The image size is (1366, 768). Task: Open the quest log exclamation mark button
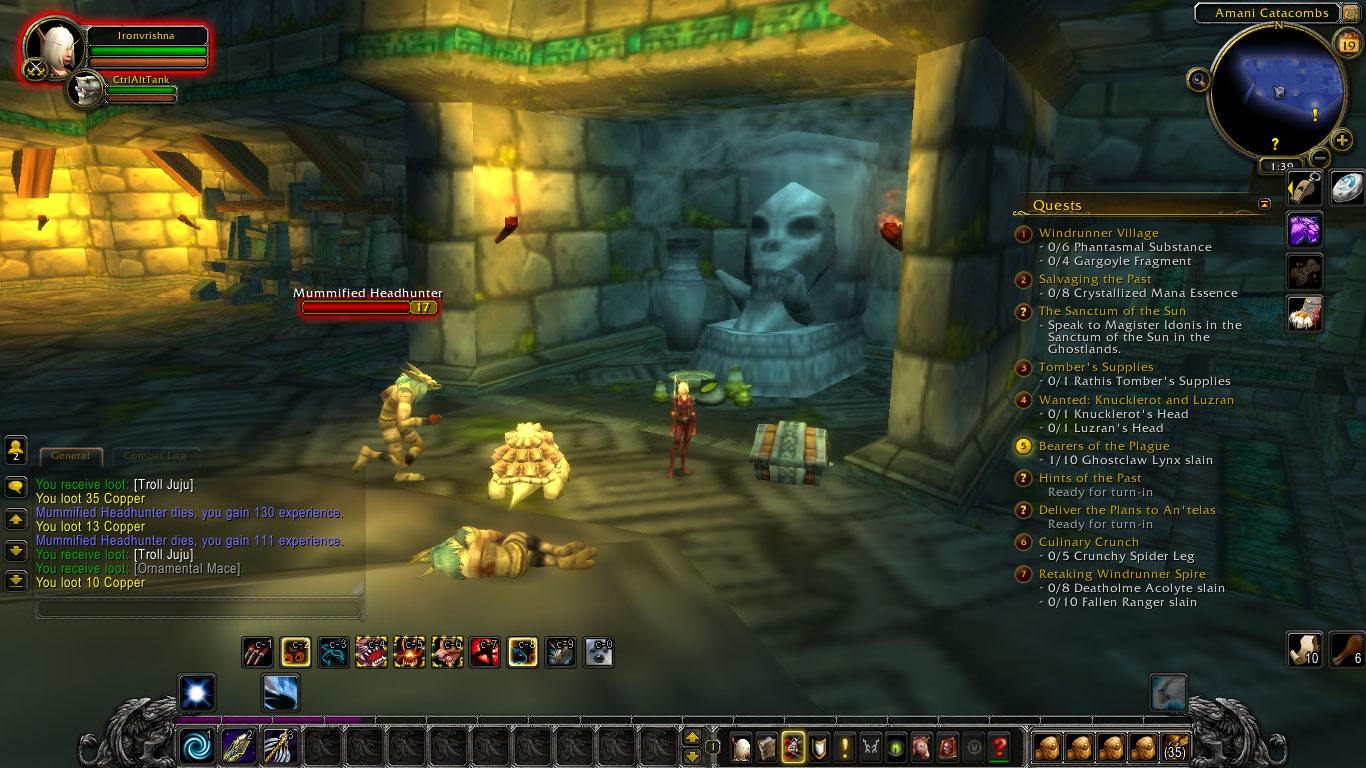coord(845,746)
